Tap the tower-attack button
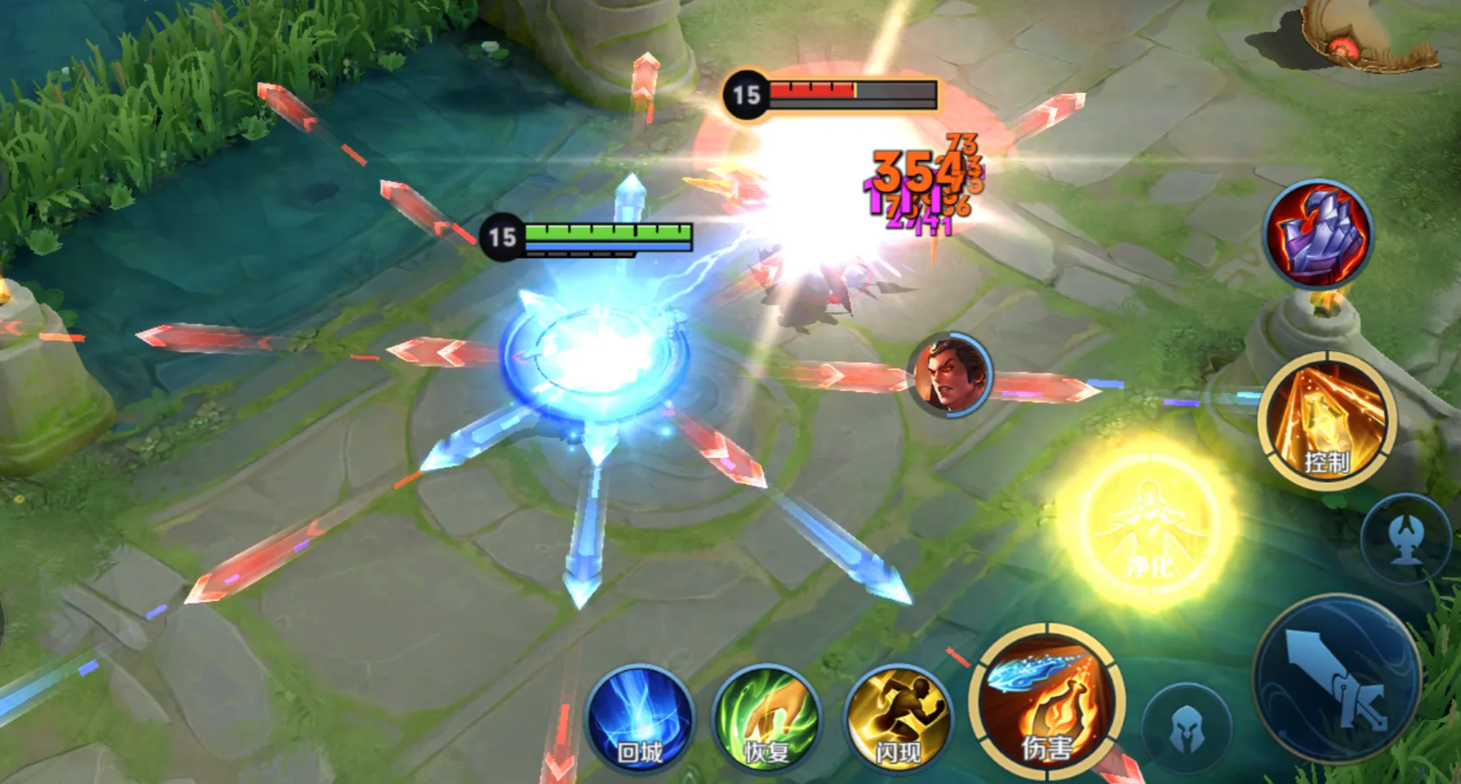Image resolution: width=1461 pixels, height=784 pixels. (1406, 538)
